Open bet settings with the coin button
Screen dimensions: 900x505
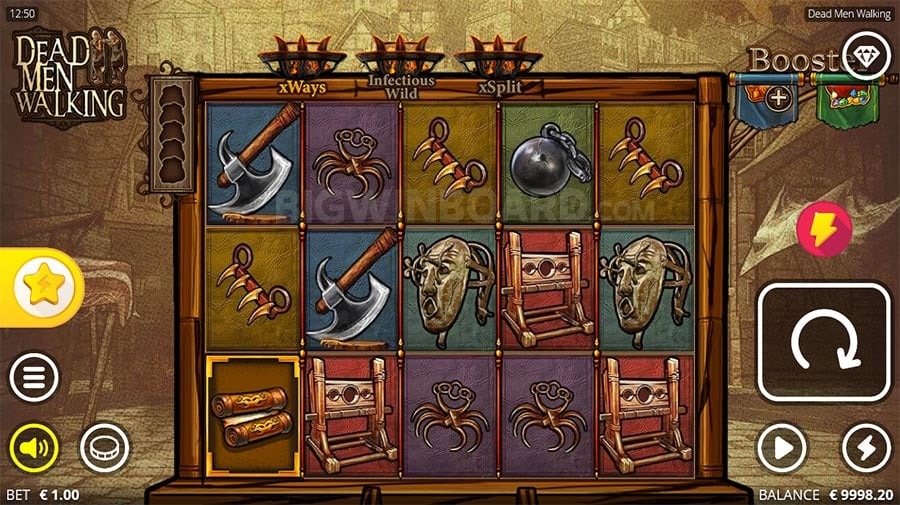point(104,447)
